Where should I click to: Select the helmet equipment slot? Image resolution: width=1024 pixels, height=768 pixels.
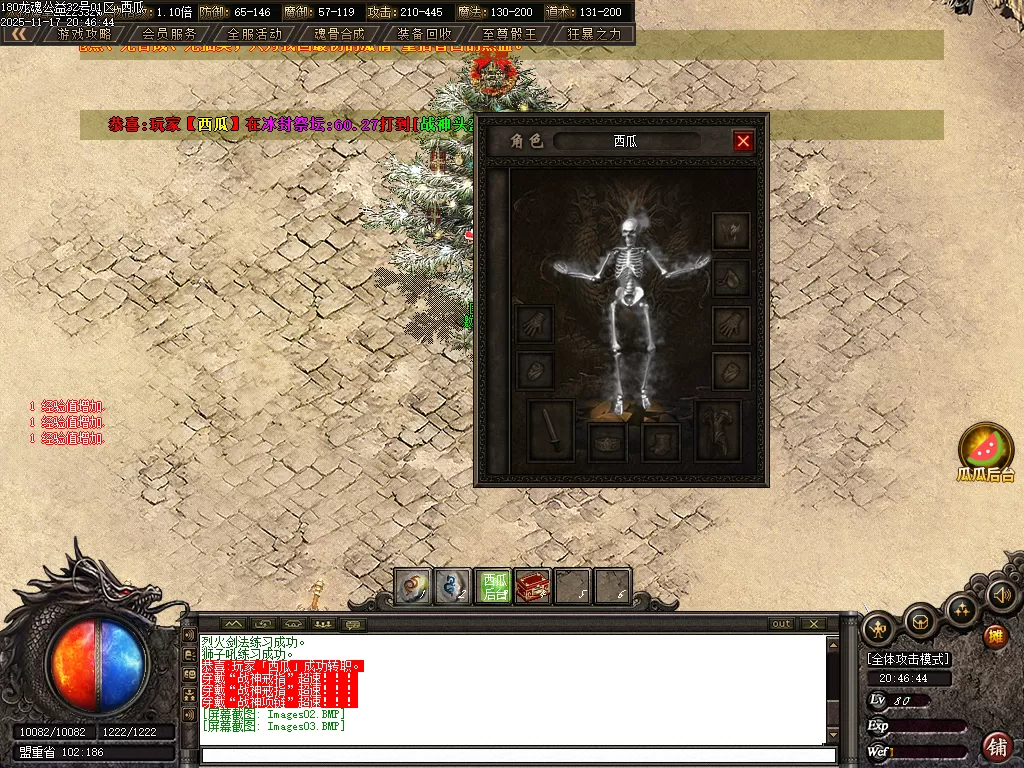point(731,231)
